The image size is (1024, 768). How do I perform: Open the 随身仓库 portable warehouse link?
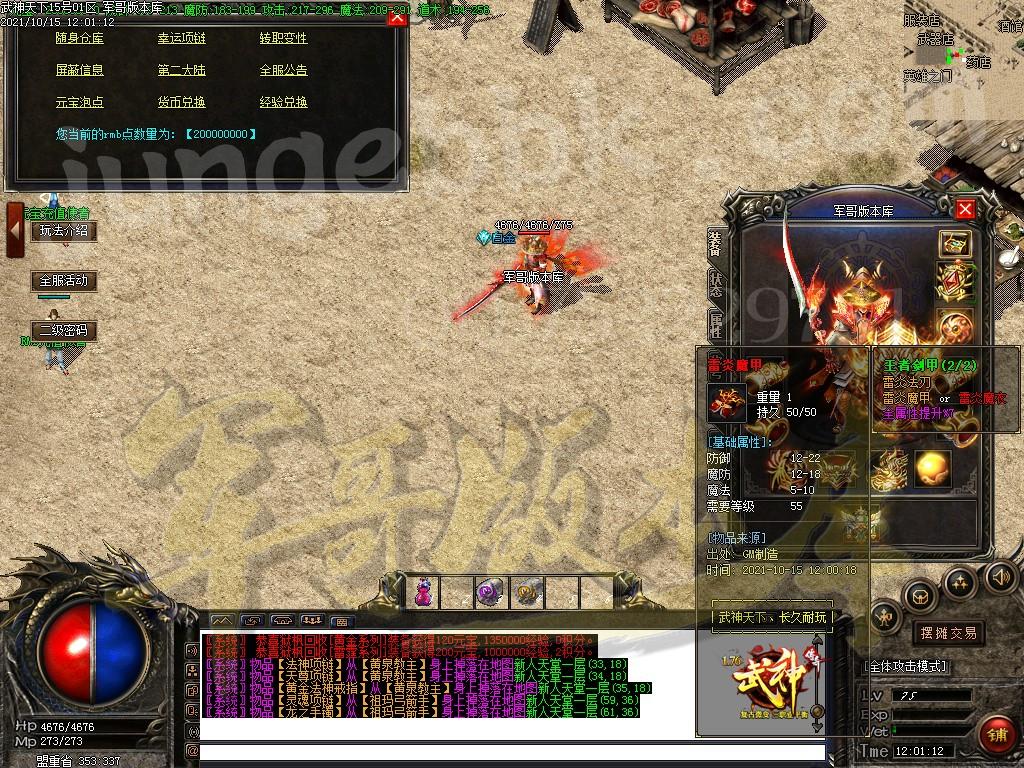click(x=81, y=38)
